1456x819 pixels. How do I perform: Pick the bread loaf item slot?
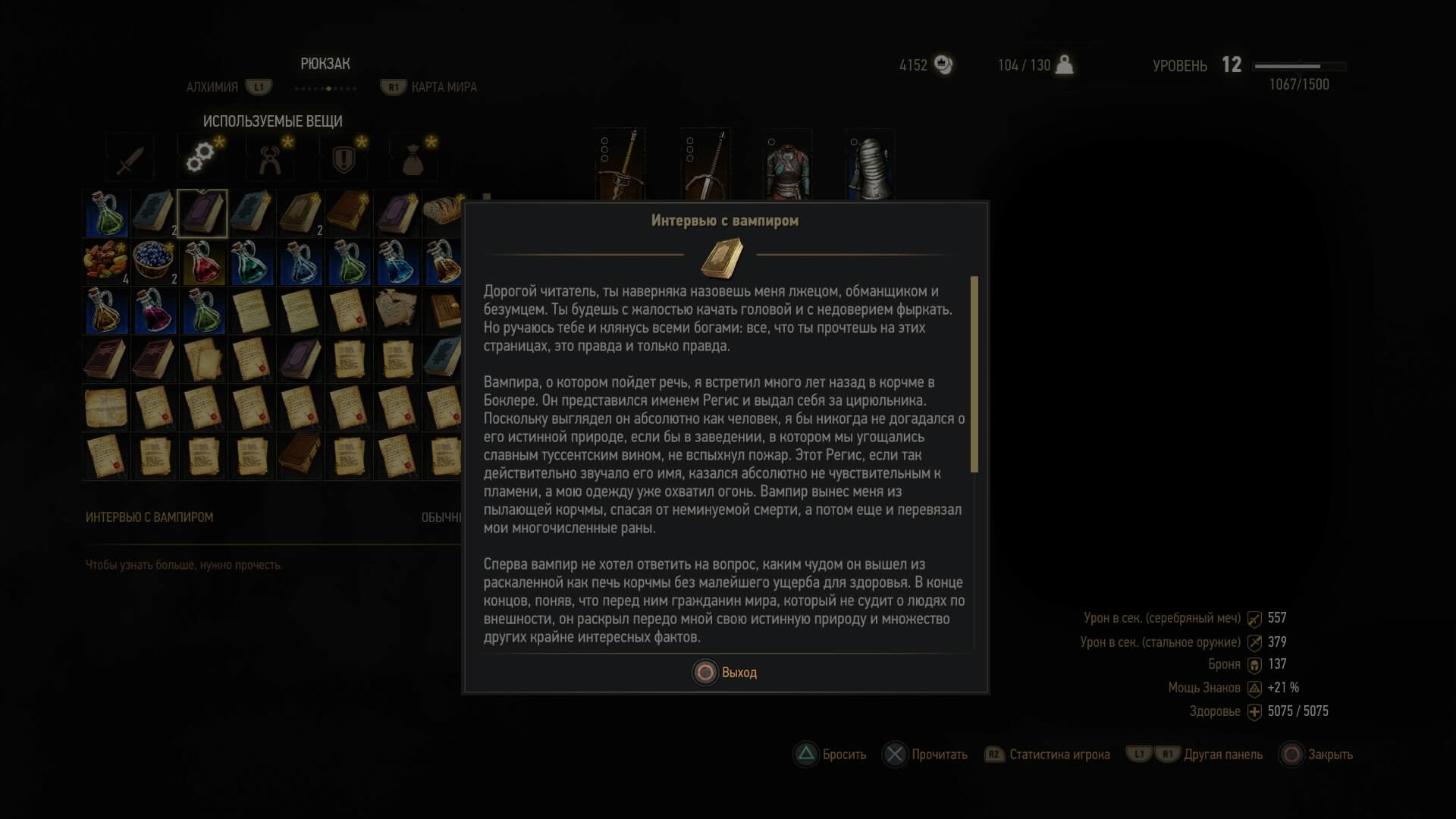pyautogui.click(x=442, y=213)
